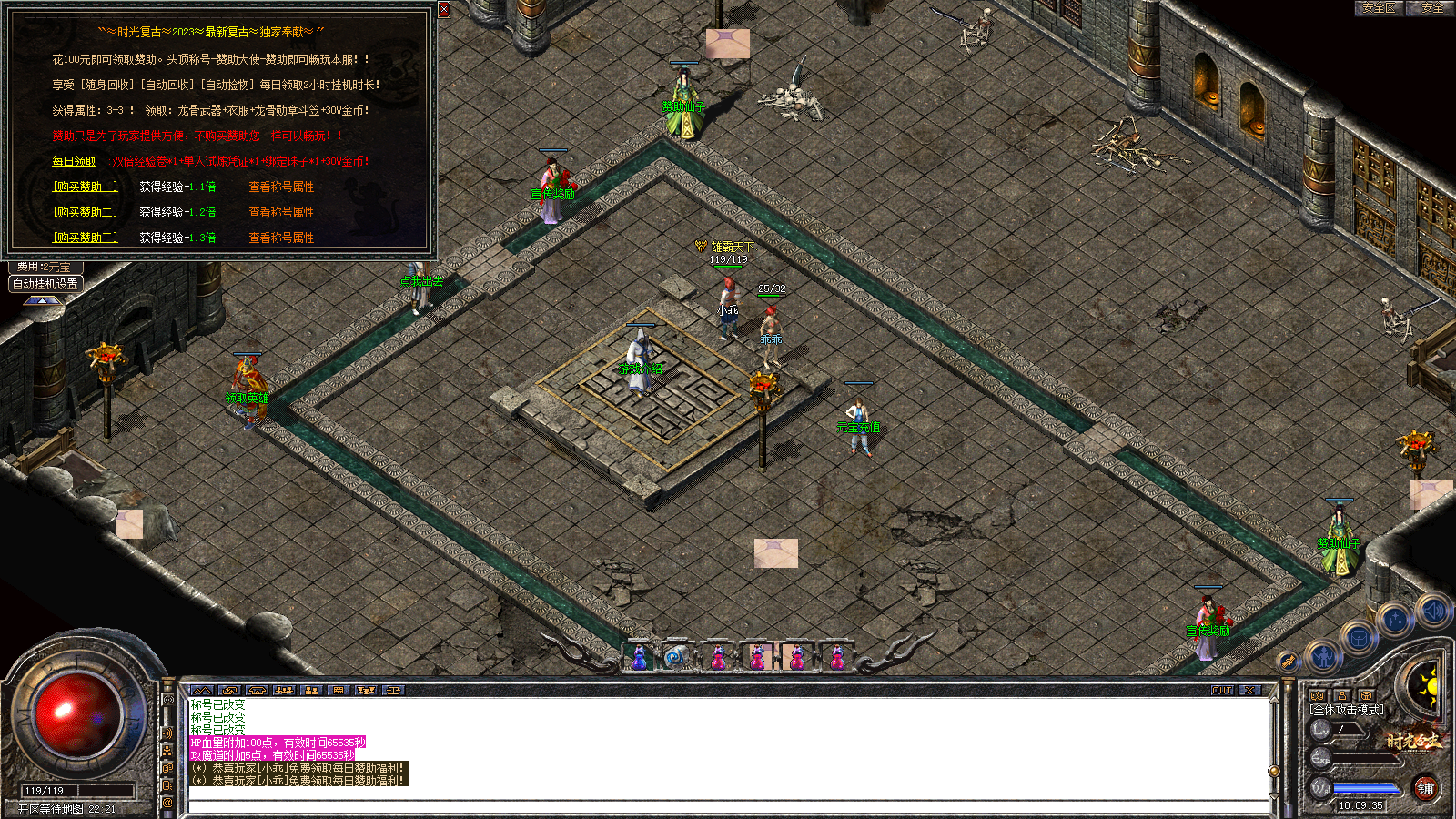Open the character attributes icon beside the bag icon
The height and width of the screenshot is (819, 1456).
click(x=1323, y=657)
